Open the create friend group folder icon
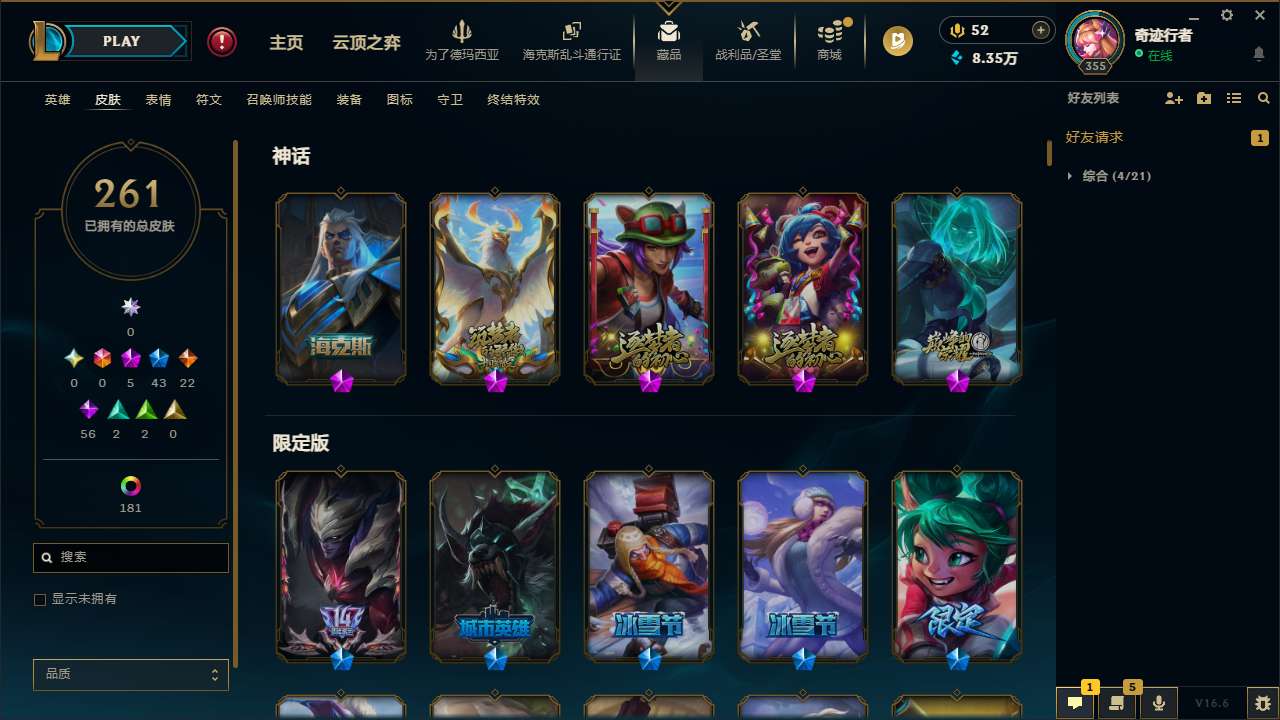Viewport: 1280px width, 720px height. [1203, 98]
